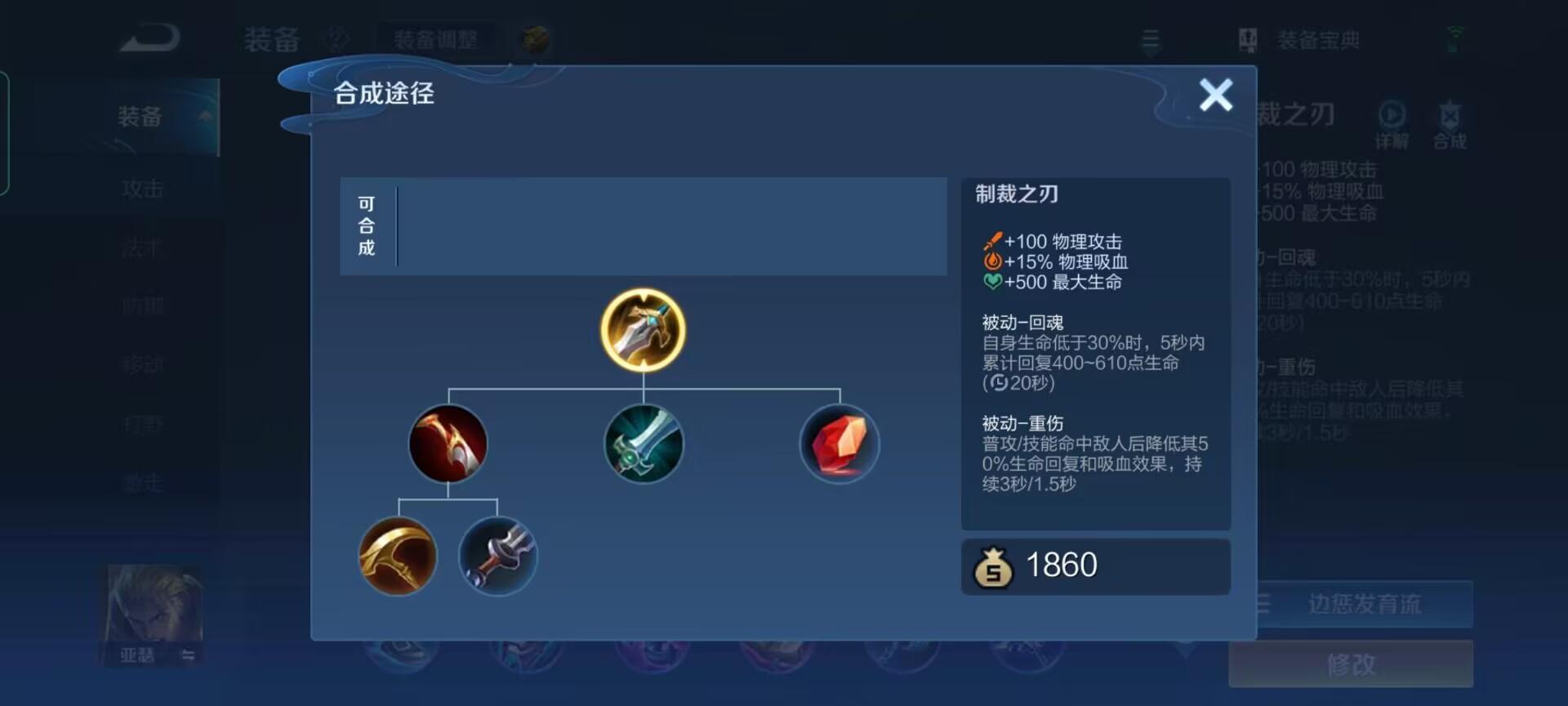Play the 详解 item explanation video

1391,116
